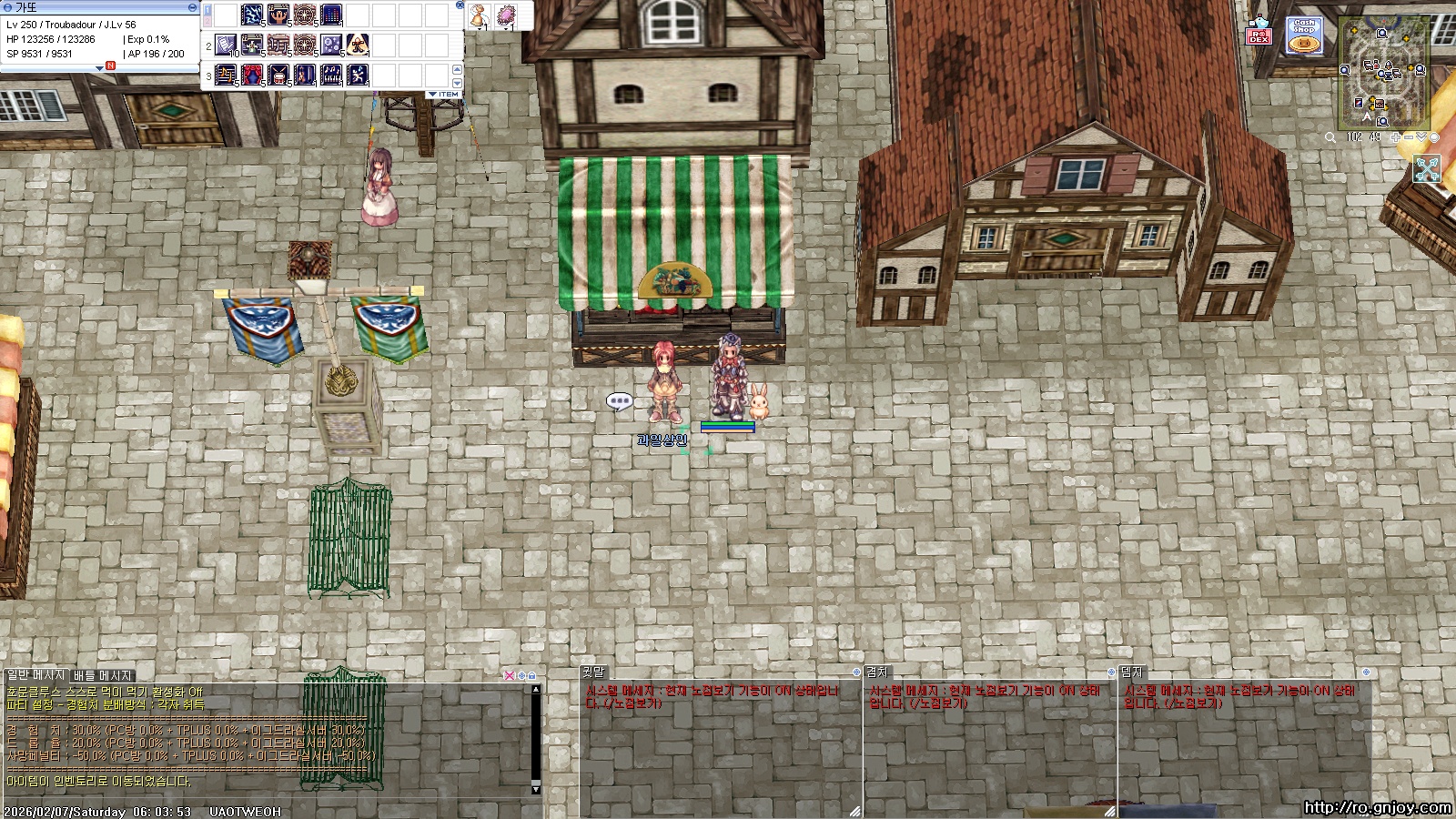This screenshot has height=819, width=1456.
Task: Zoom in the minimap with plus button
Action: click(x=1396, y=137)
